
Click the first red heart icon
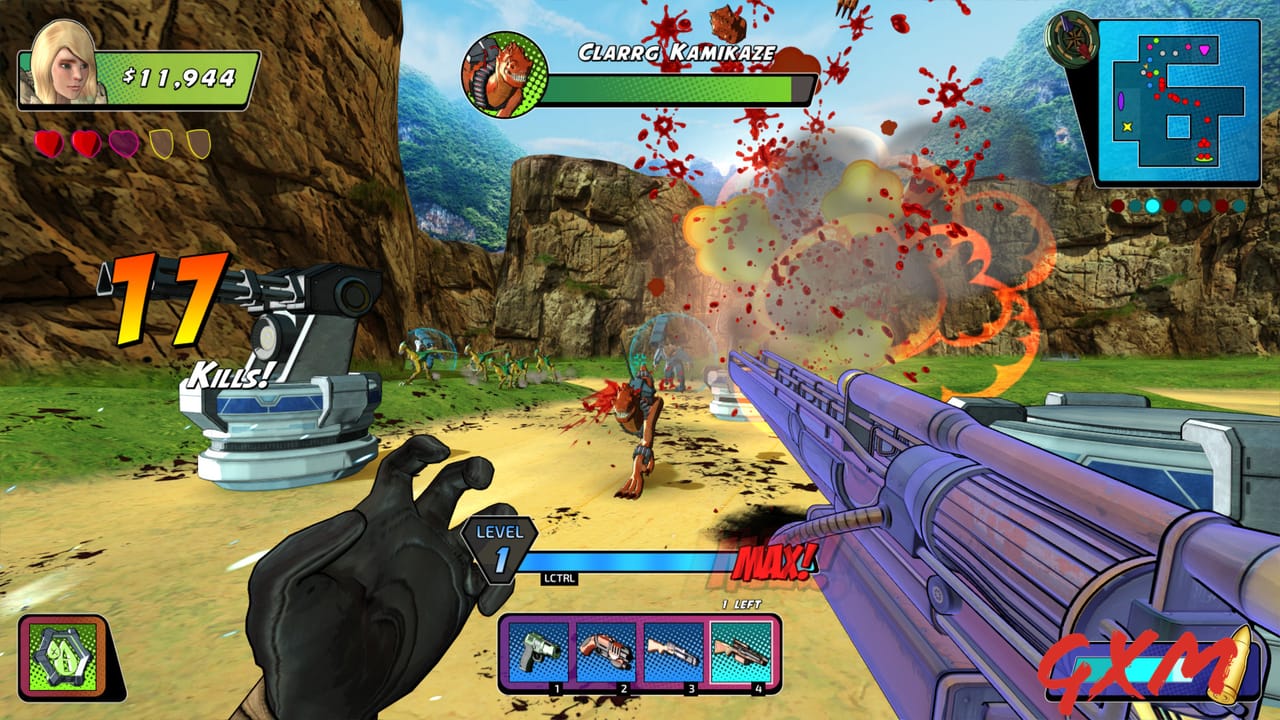pyautogui.click(x=47, y=143)
